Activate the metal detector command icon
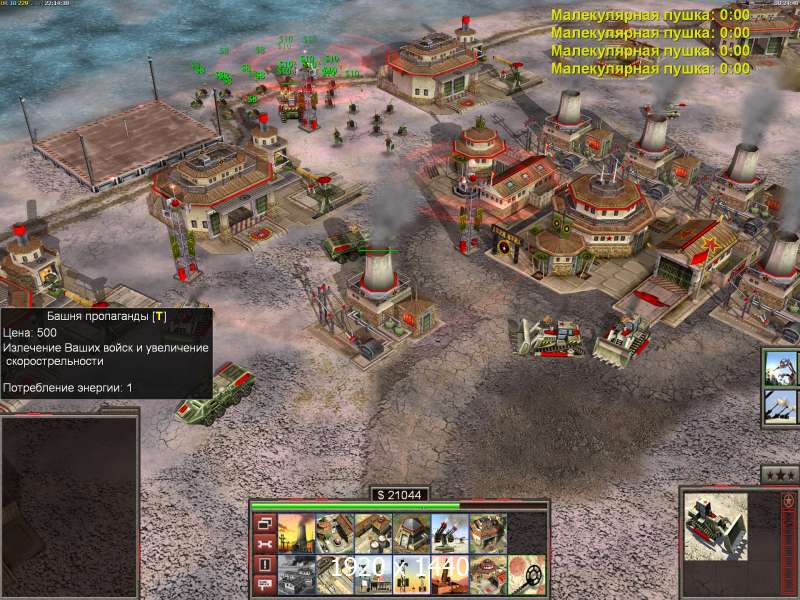This screenshot has width=800, height=600. [526, 573]
